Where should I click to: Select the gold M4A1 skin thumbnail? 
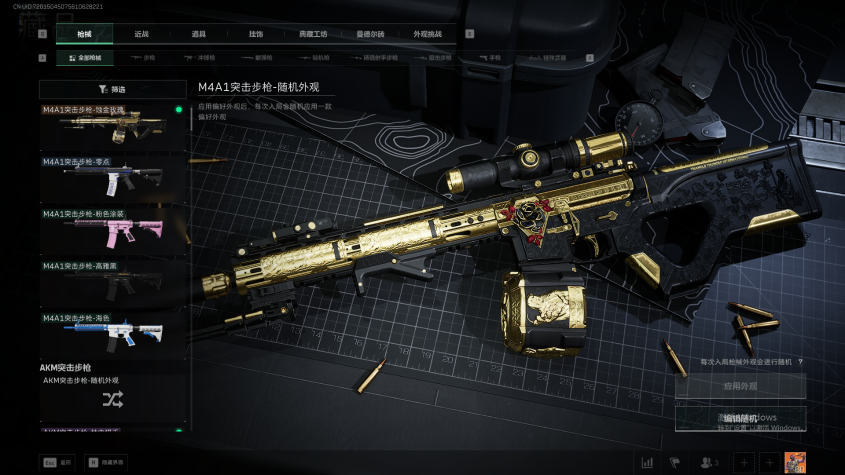pos(113,126)
